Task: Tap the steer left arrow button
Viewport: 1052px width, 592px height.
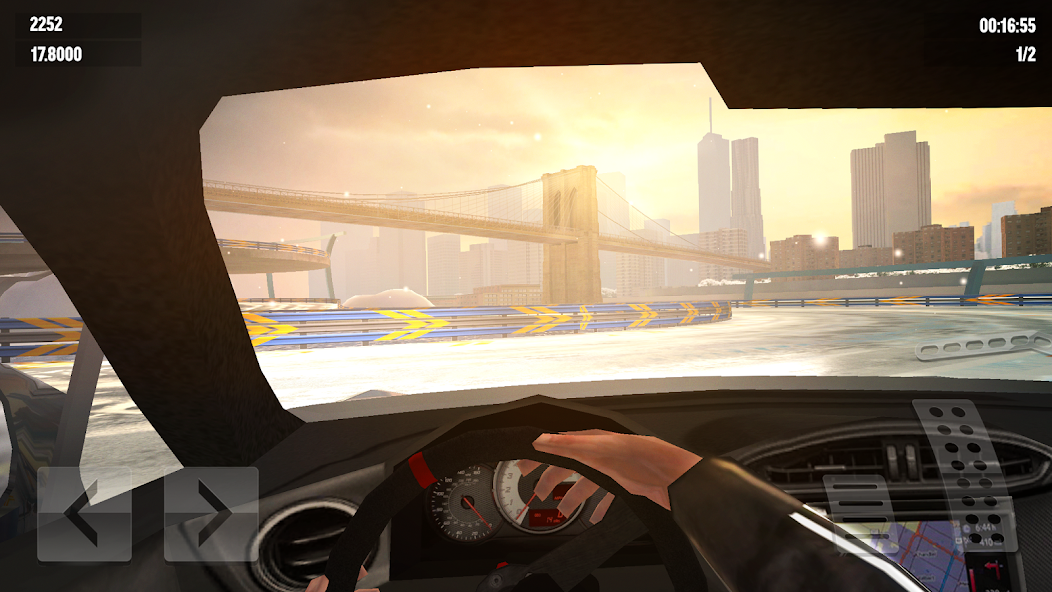Action: [84, 513]
